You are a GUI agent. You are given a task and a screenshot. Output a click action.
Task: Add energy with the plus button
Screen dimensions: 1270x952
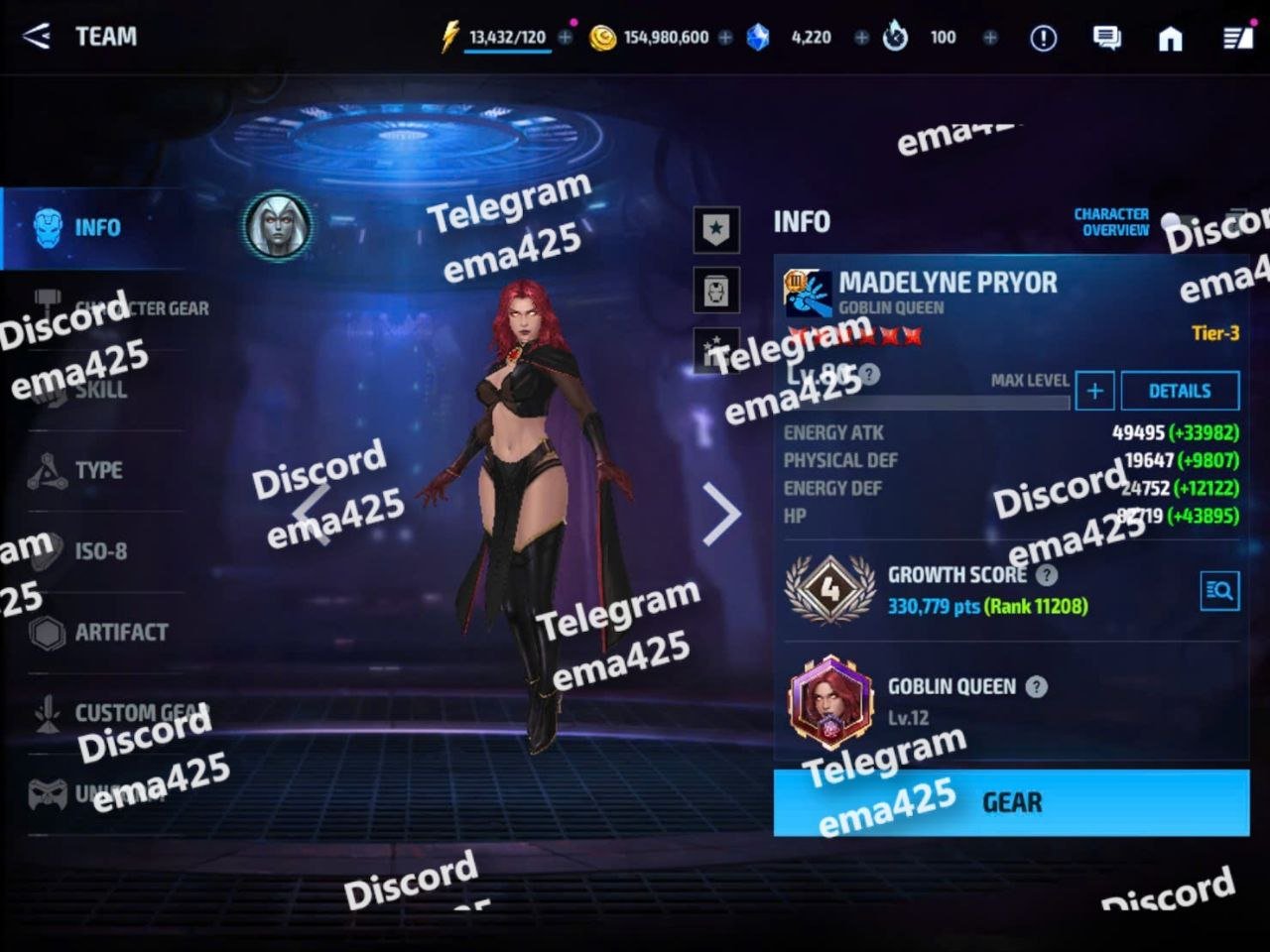coord(566,38)
